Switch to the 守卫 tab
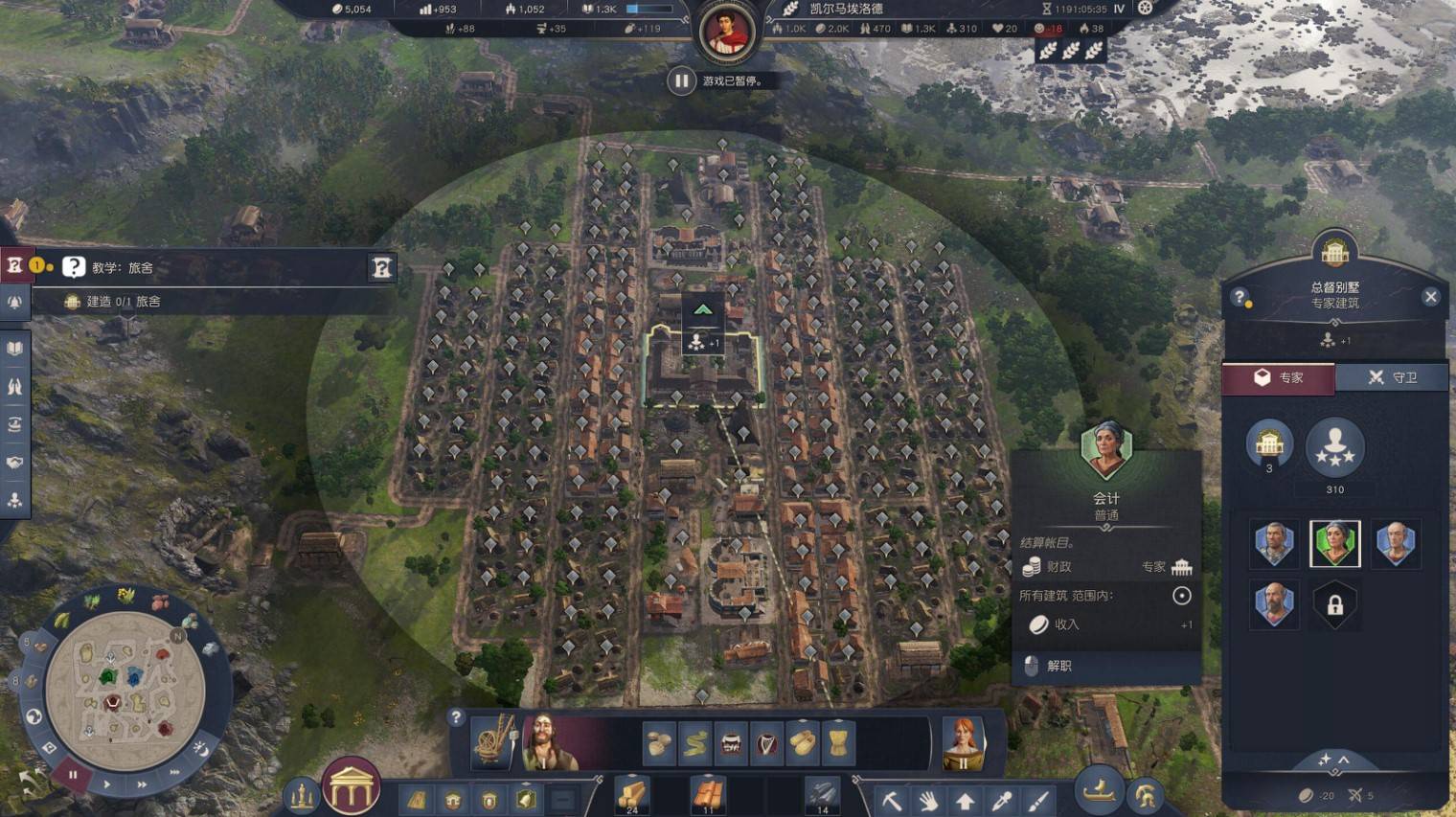 tap(1391, 377)
